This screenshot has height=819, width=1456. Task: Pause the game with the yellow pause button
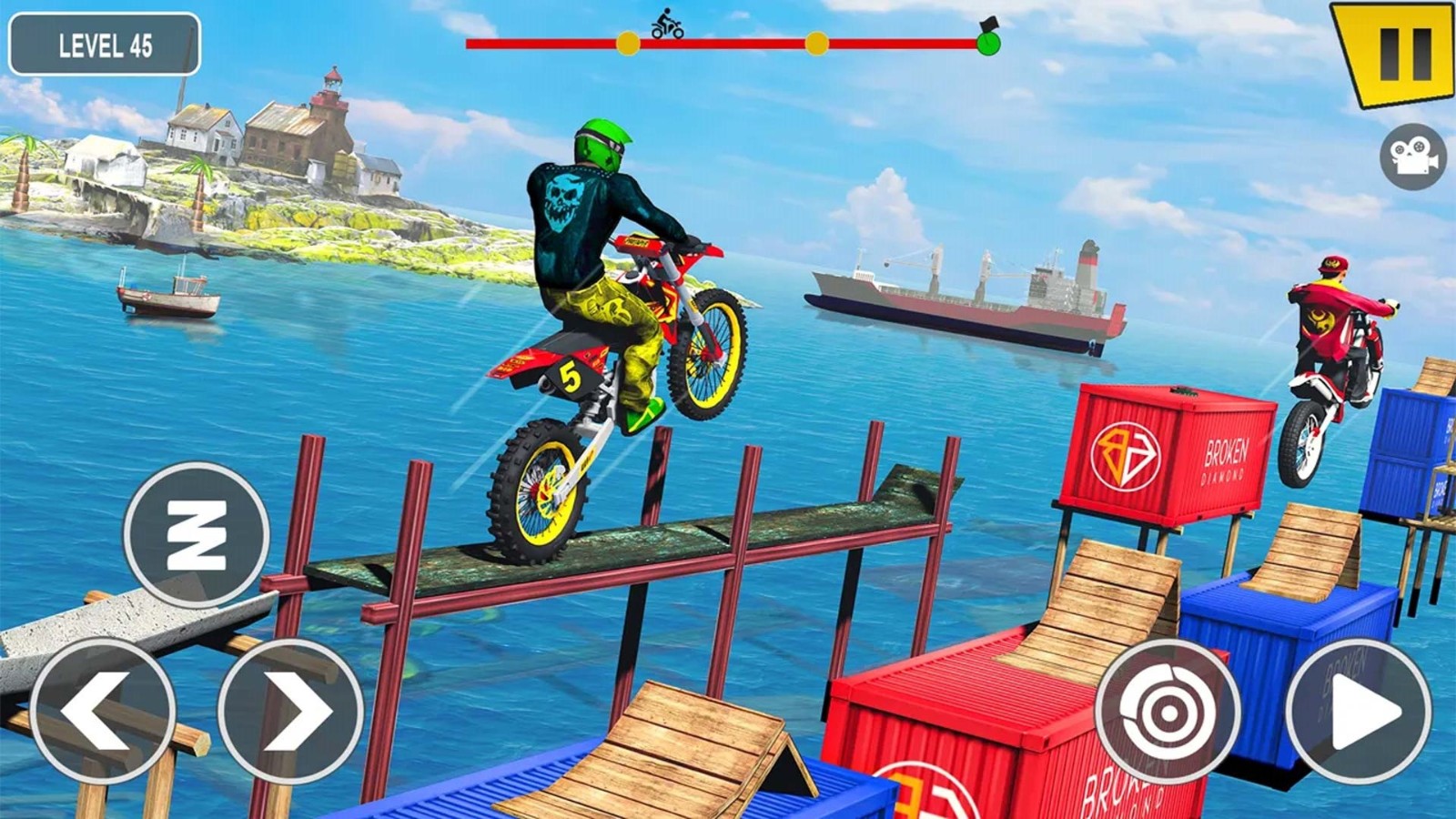coord(1395,51)
